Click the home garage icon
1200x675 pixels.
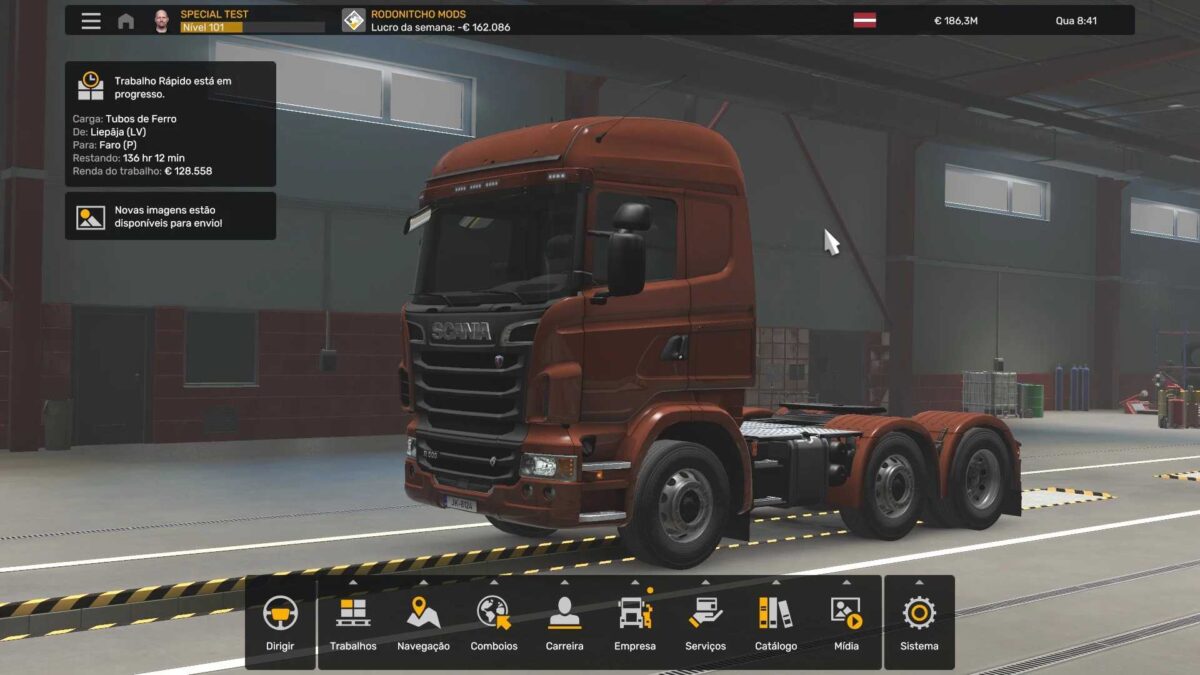tap(126, 21)
